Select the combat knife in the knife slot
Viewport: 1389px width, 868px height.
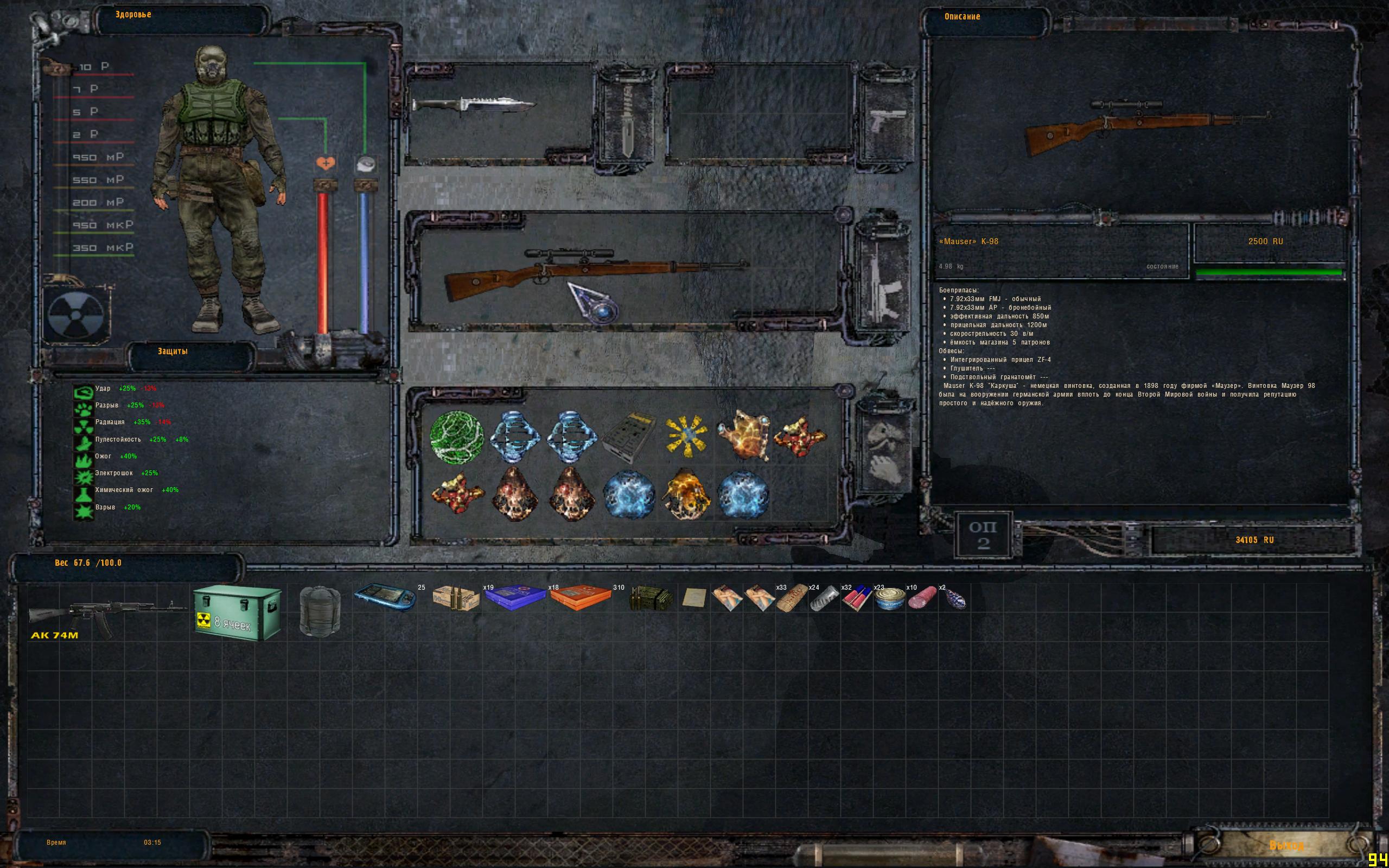tap(473, 105)
